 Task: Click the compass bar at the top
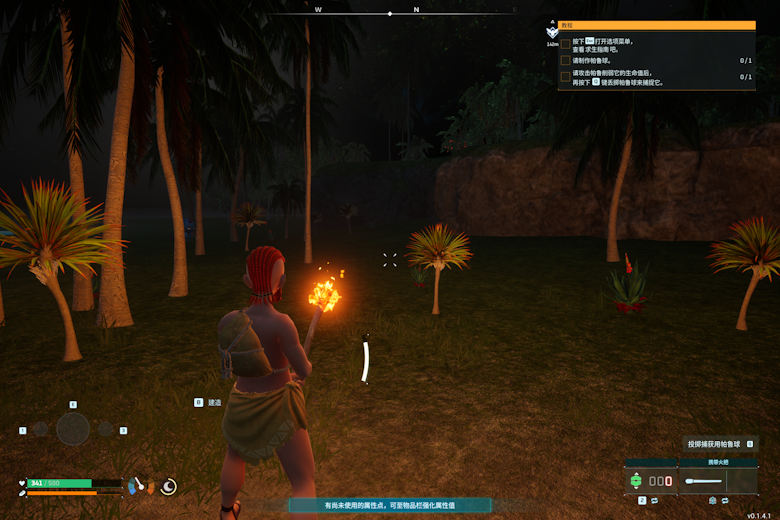point(390,12)
